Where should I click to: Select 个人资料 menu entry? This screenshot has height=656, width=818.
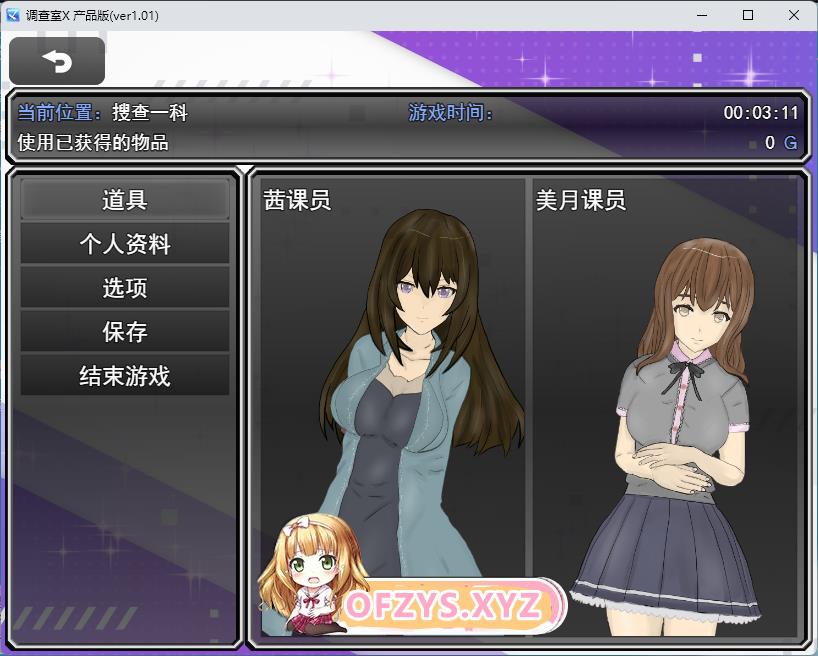(125, 244)
